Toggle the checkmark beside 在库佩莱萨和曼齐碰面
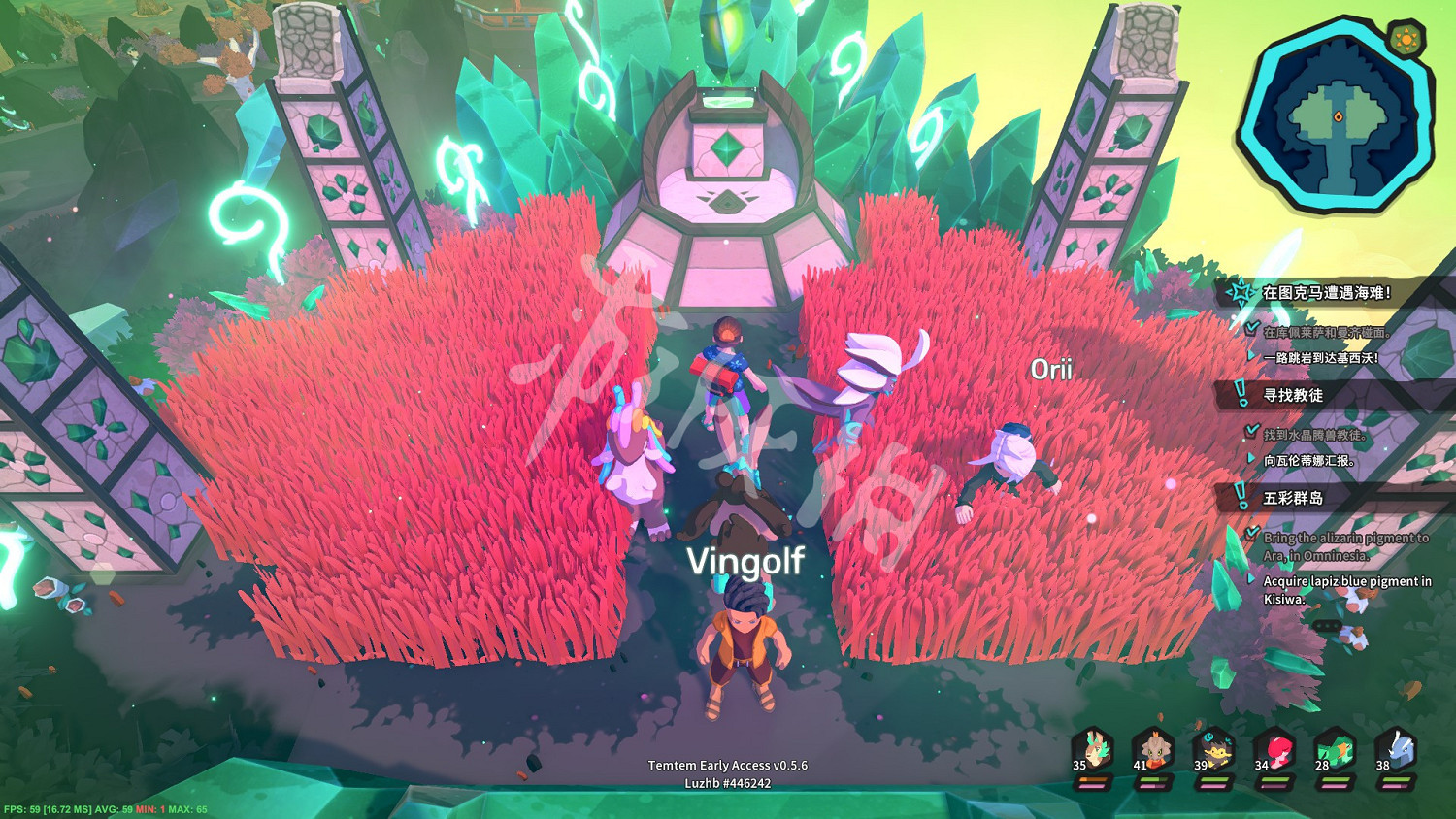The width and height of the screenshot is (1456, 819). (1250, 326)
